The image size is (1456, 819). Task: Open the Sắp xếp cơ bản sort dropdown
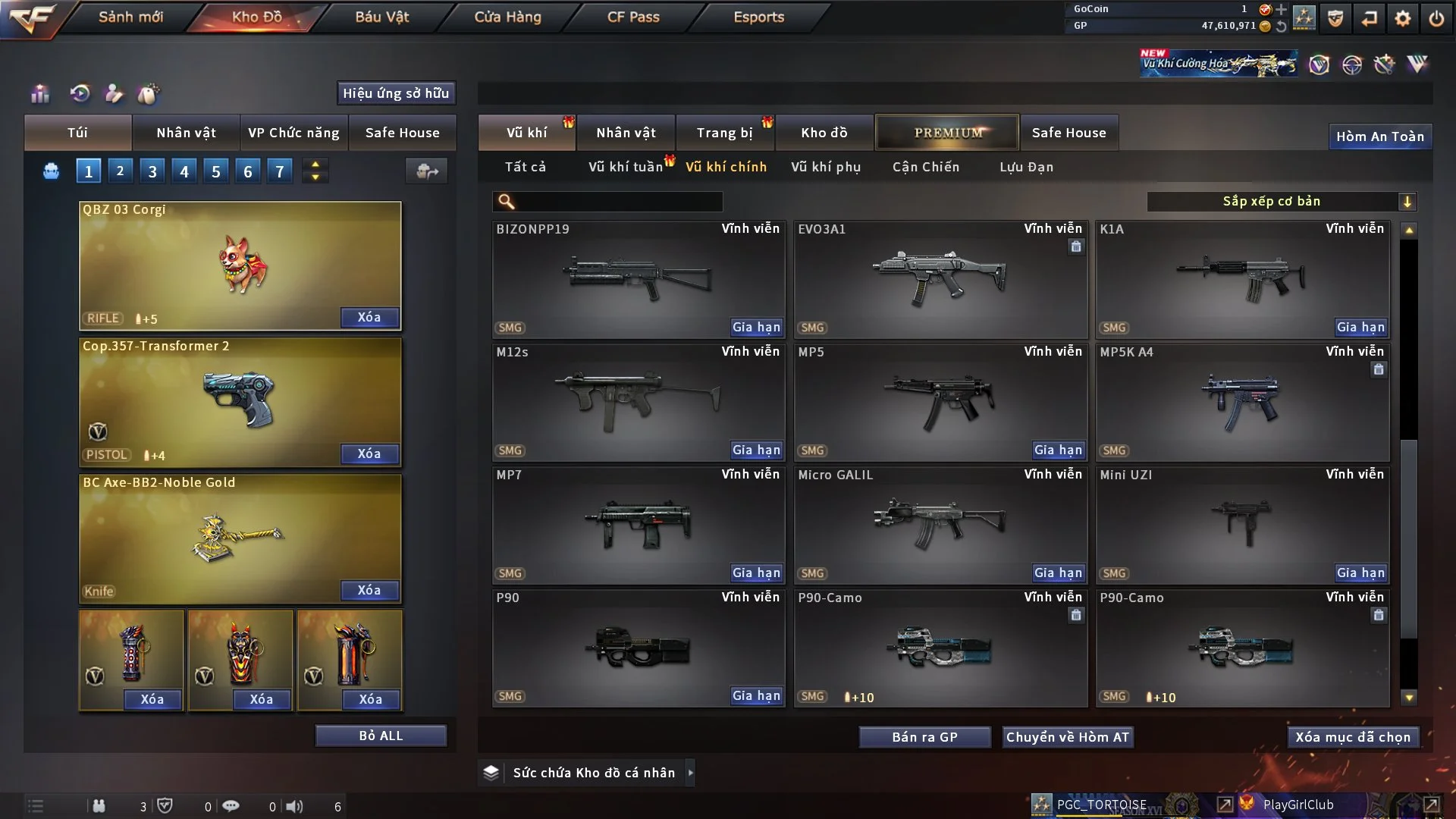pos(1281,202)
